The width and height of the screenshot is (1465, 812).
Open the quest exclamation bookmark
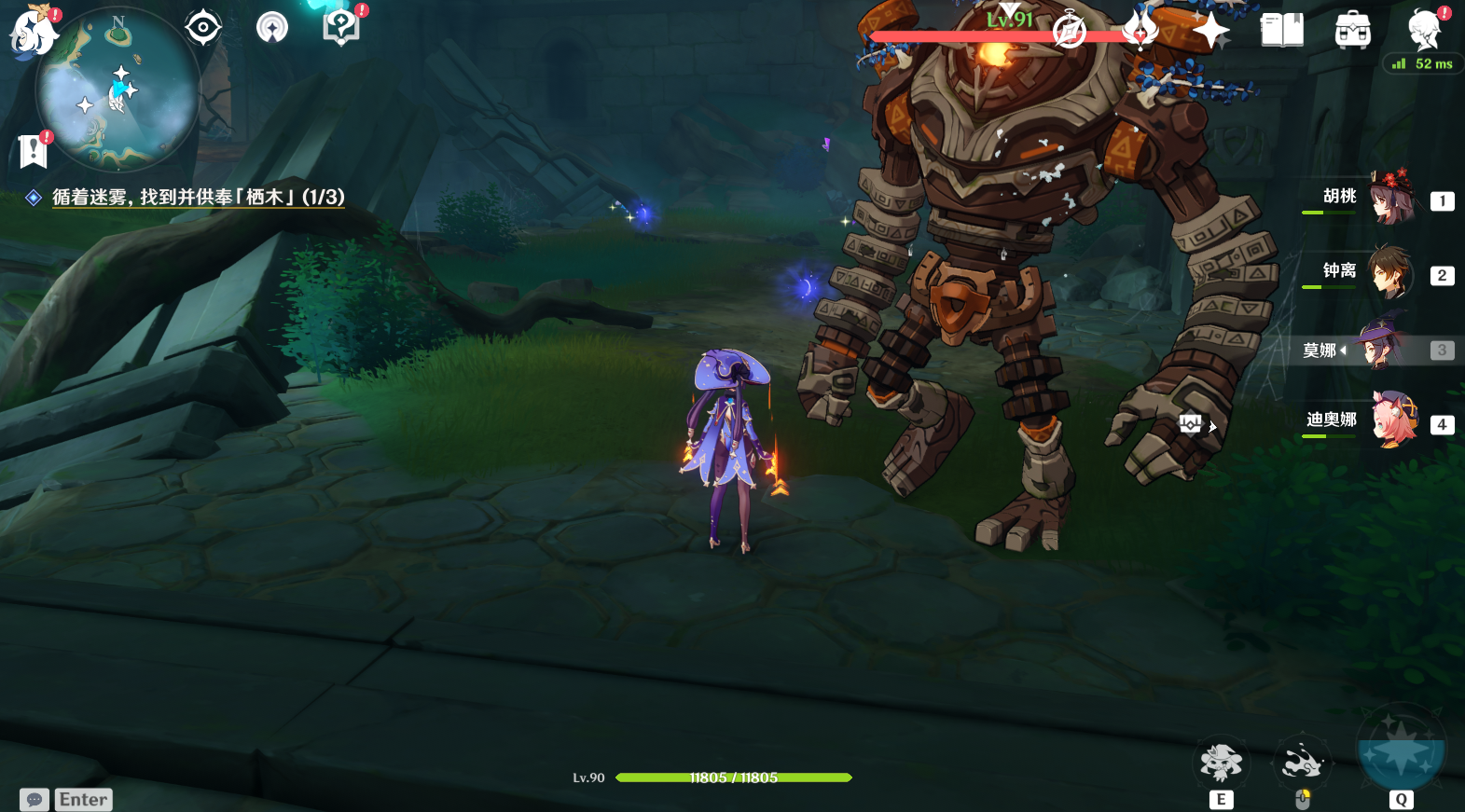point(33,149)
